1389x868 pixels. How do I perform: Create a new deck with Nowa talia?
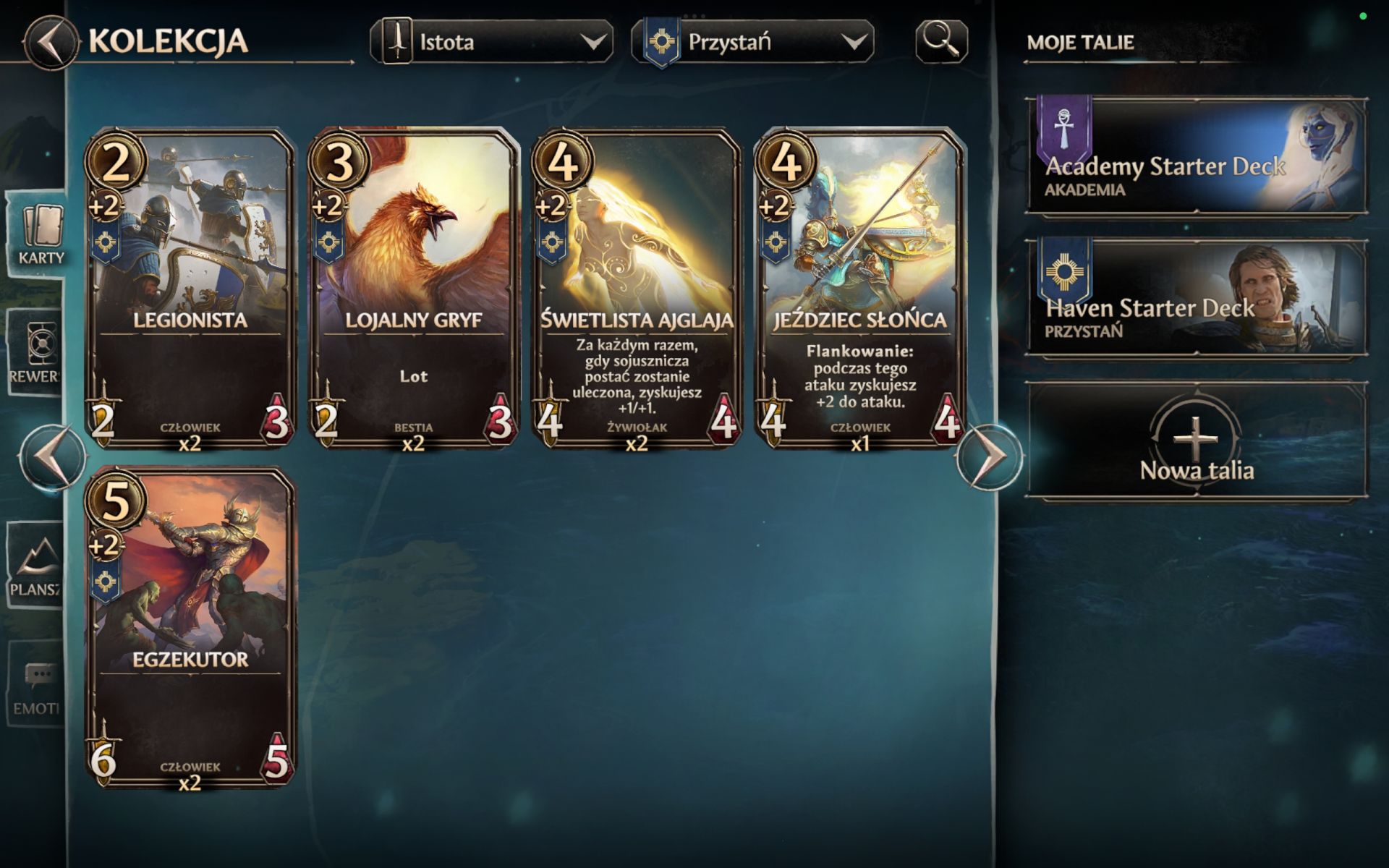coord(1197,441)
